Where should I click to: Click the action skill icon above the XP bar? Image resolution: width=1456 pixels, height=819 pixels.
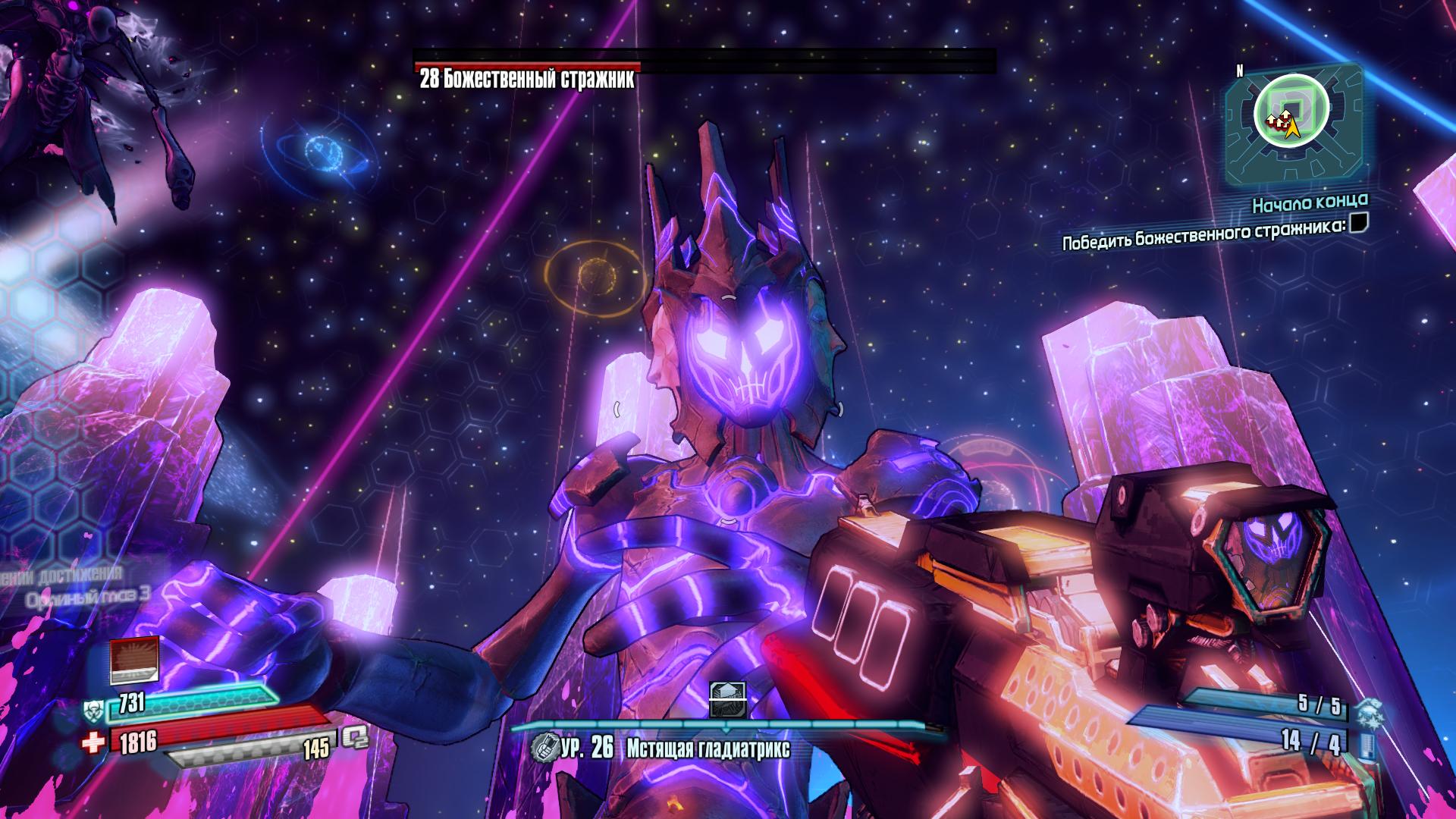click(x=727, y=700)
